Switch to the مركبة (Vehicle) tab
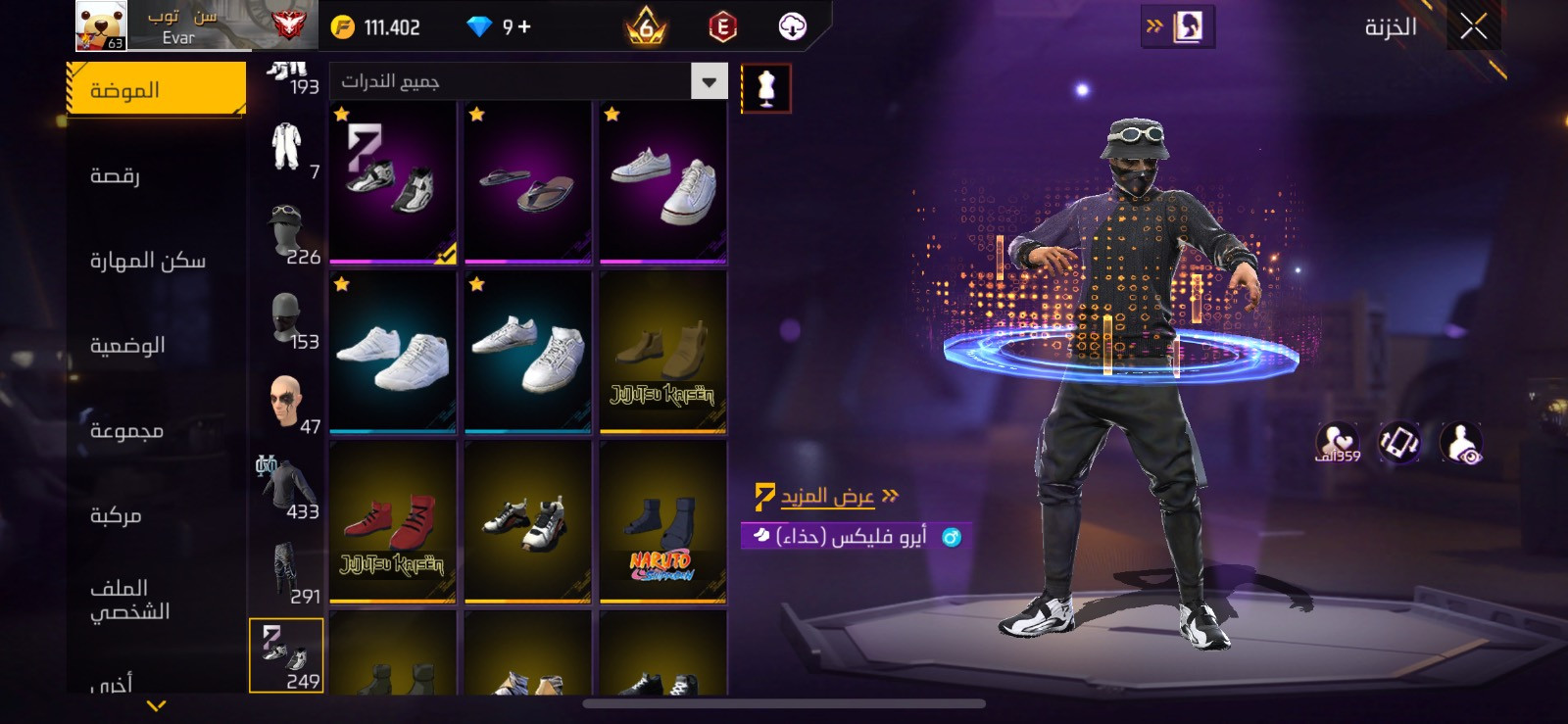The width and height of the screenshot is (1568, 724). pyautogui.click(x=116, y=515)
